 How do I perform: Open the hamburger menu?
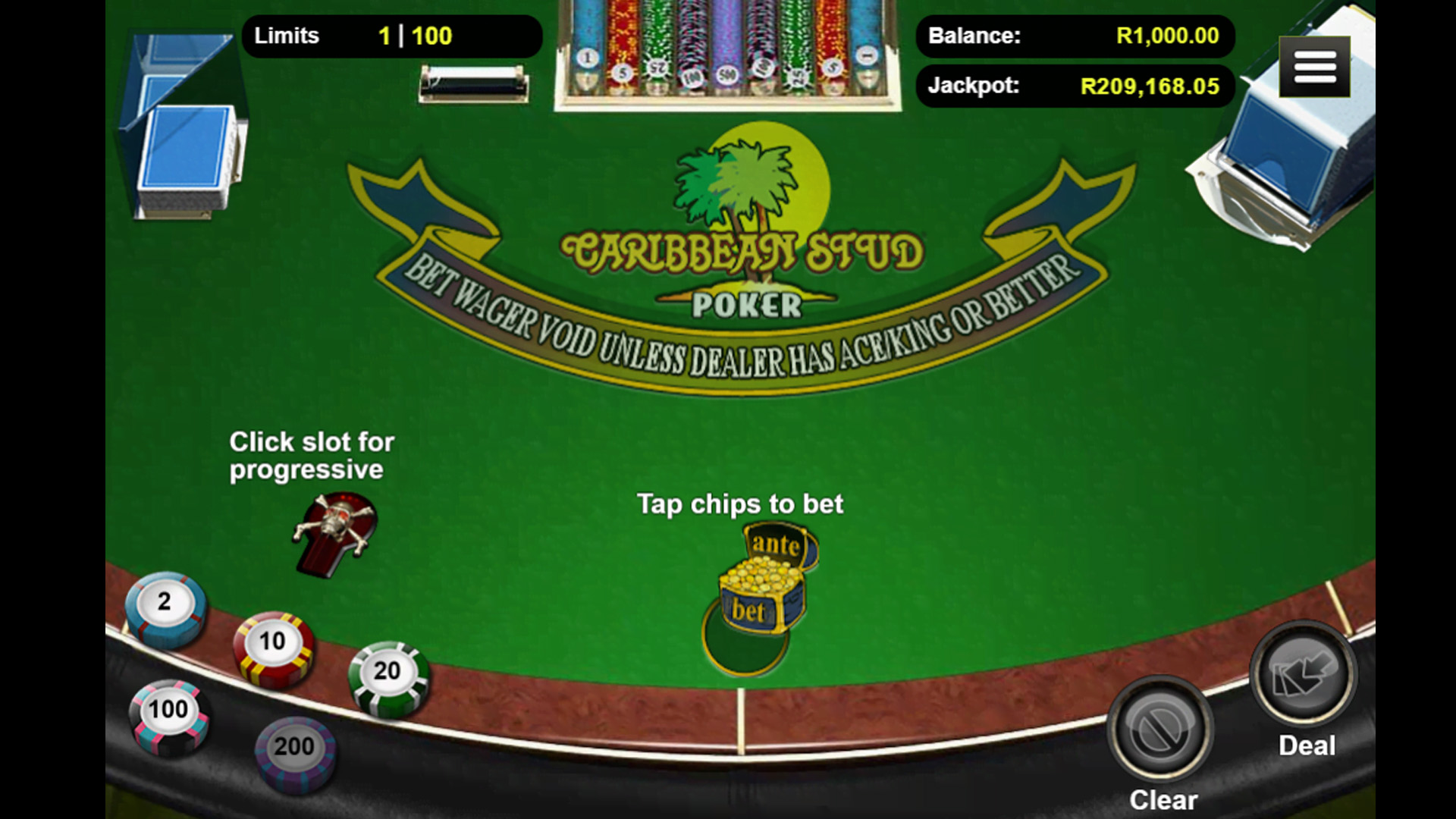(x=1314, y=67)
